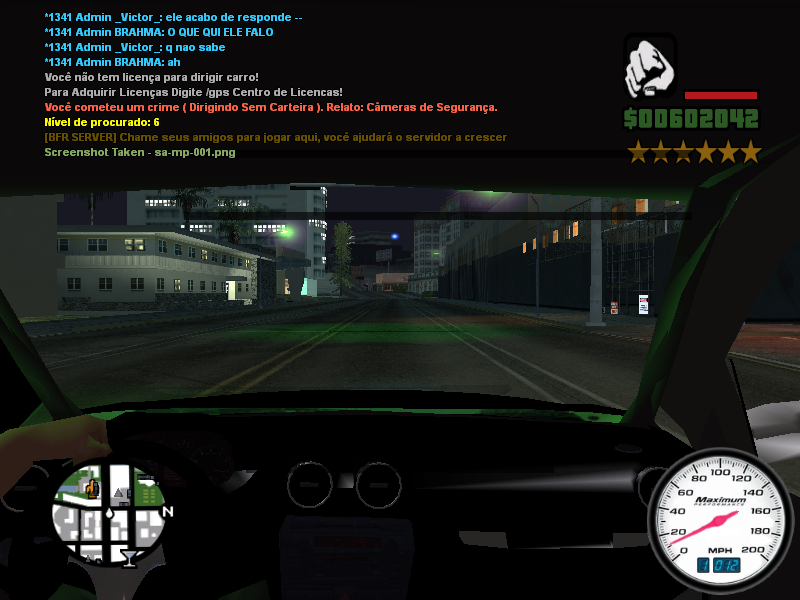Image resolution: width=800 pixels, height=600 pixels.
Task: Click the Screenshot Taken chat message
Action: 140,152
